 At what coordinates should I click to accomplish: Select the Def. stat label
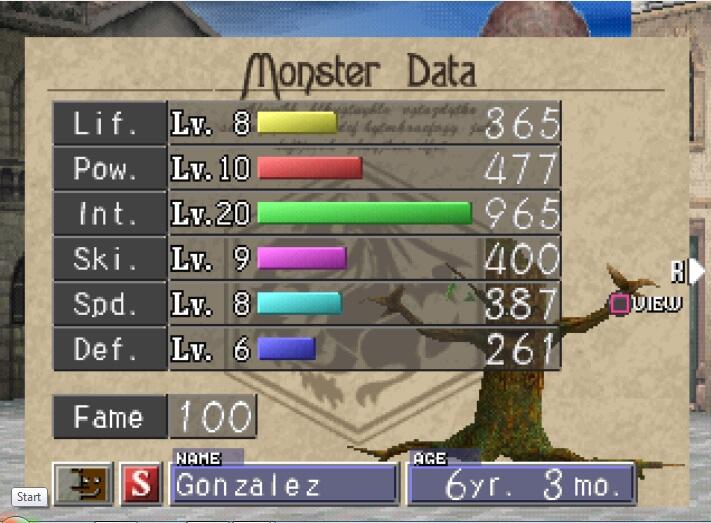109,349
